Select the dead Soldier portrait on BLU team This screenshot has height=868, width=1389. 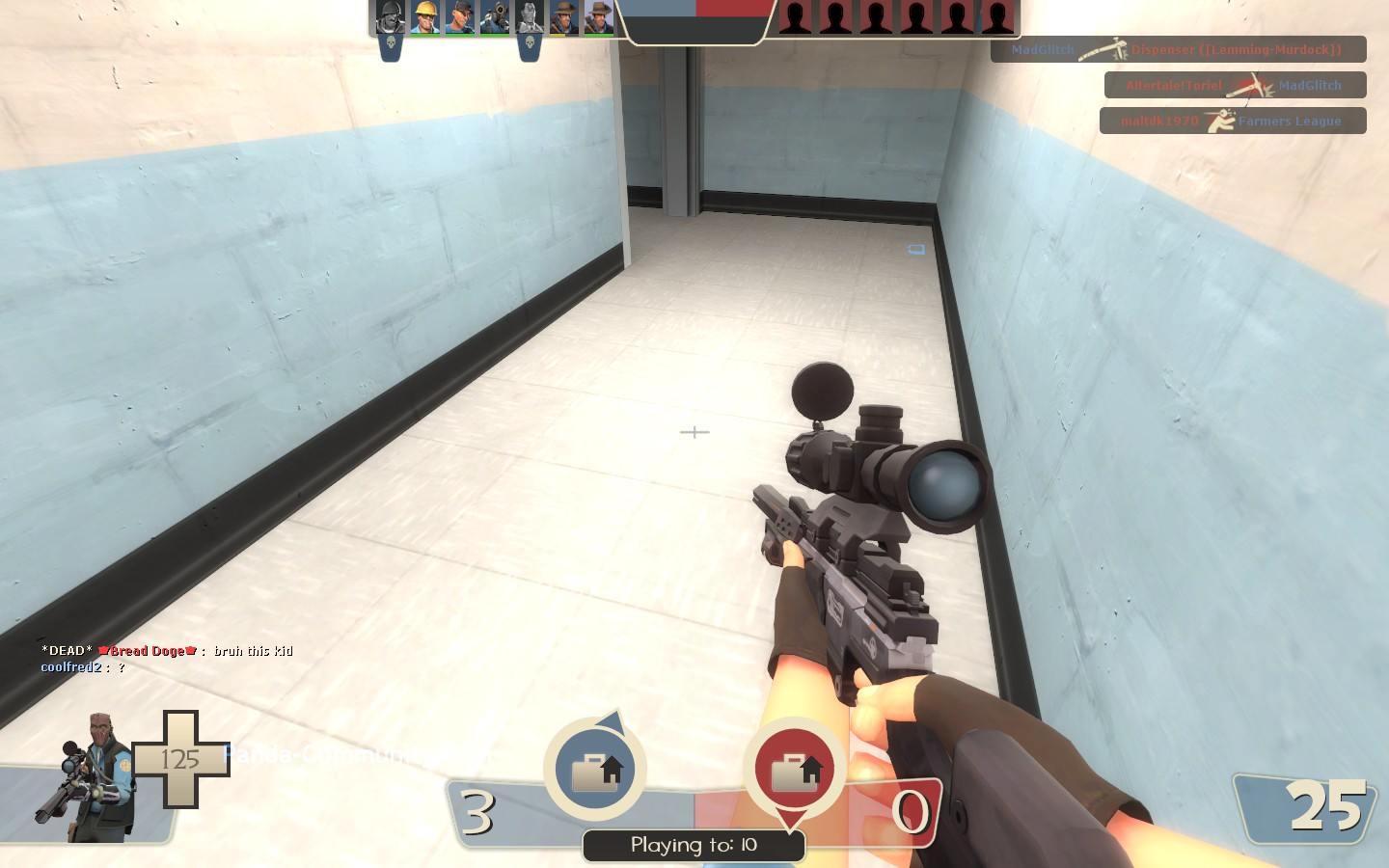[390, 17]
